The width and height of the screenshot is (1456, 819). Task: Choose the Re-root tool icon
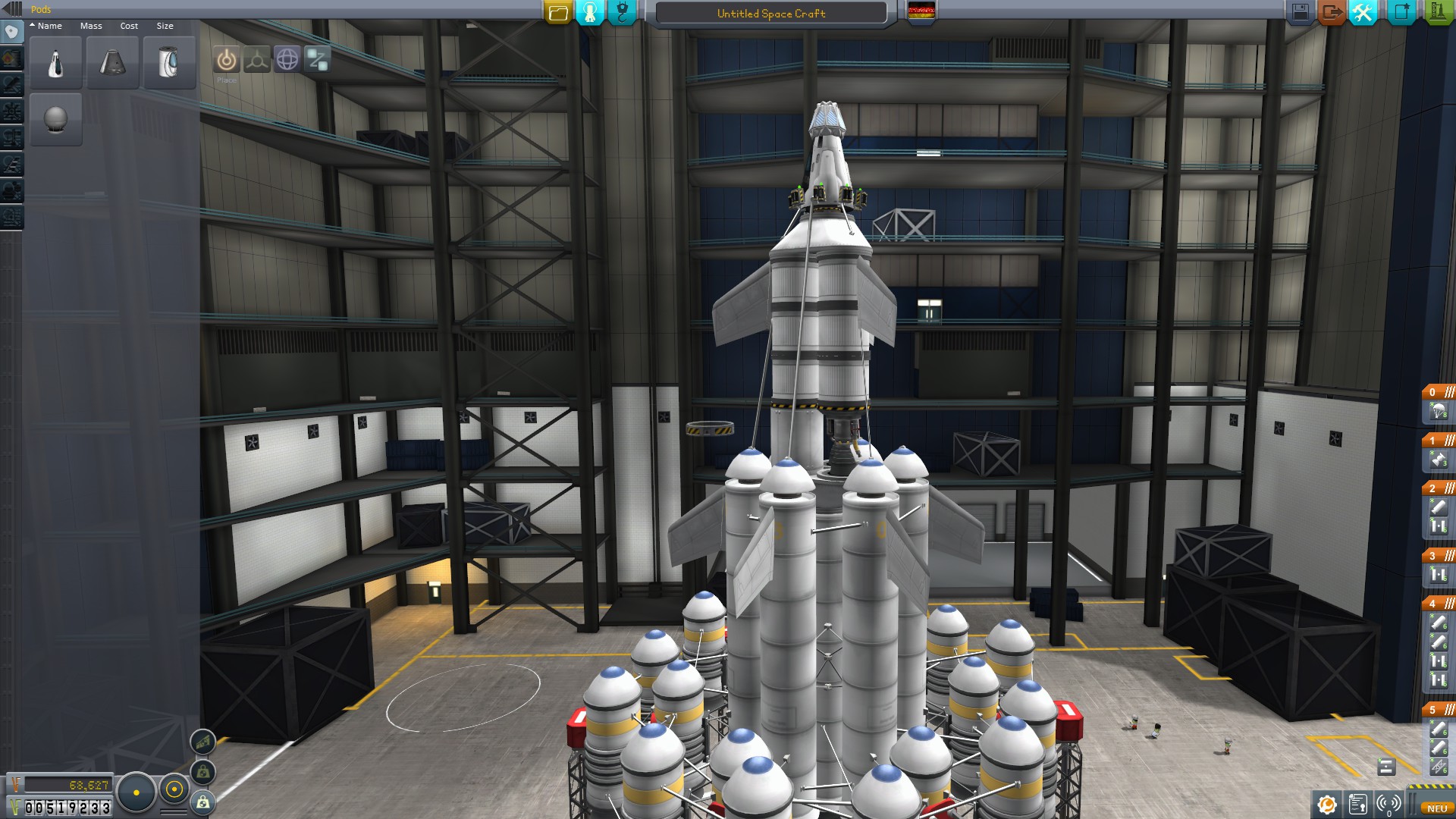point(318,59)
